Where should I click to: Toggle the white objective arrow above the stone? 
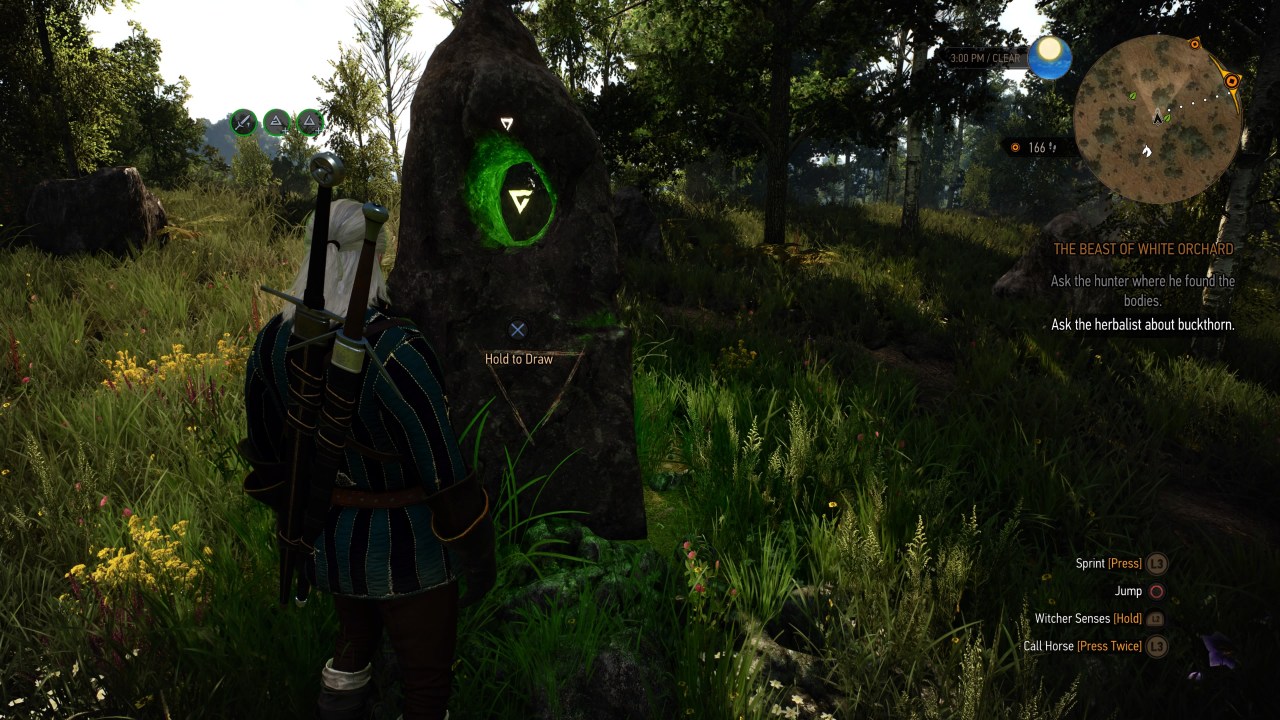coord(505,120)
